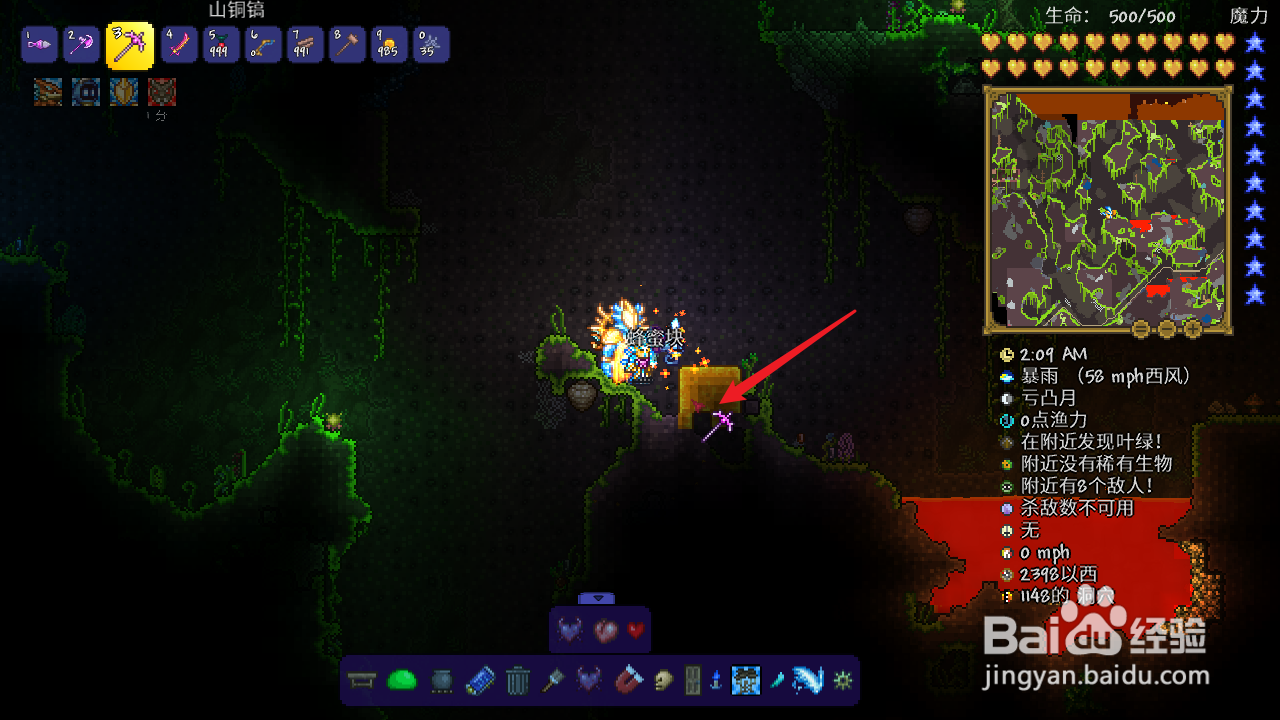Select the highlighted Orichalcum pickaxe slot

129,45
